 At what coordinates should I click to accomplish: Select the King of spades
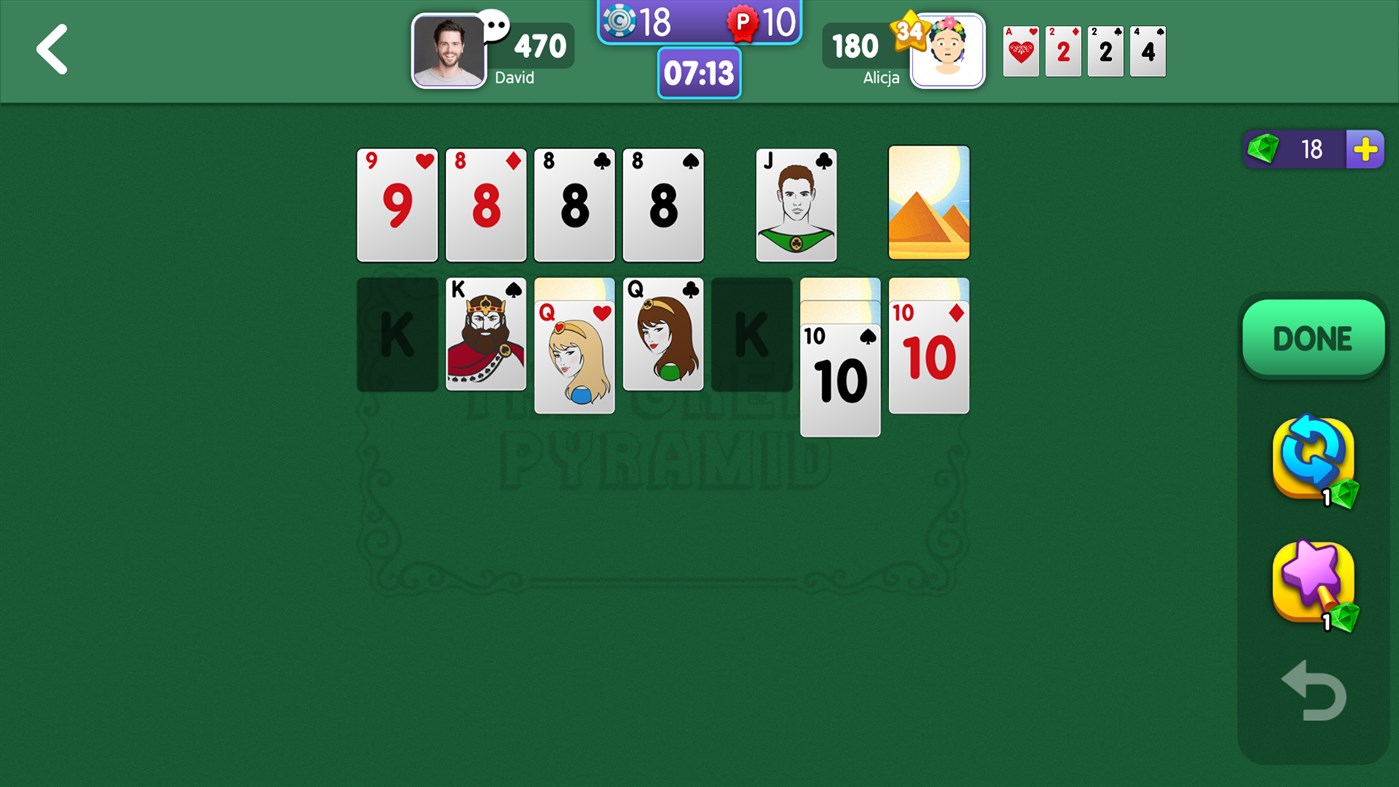pos(485,334)
